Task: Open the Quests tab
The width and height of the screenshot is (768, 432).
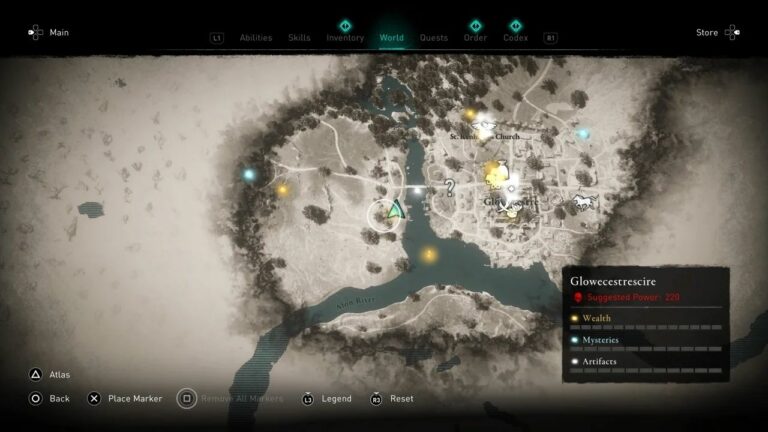Action: click(x=434, y=38)
